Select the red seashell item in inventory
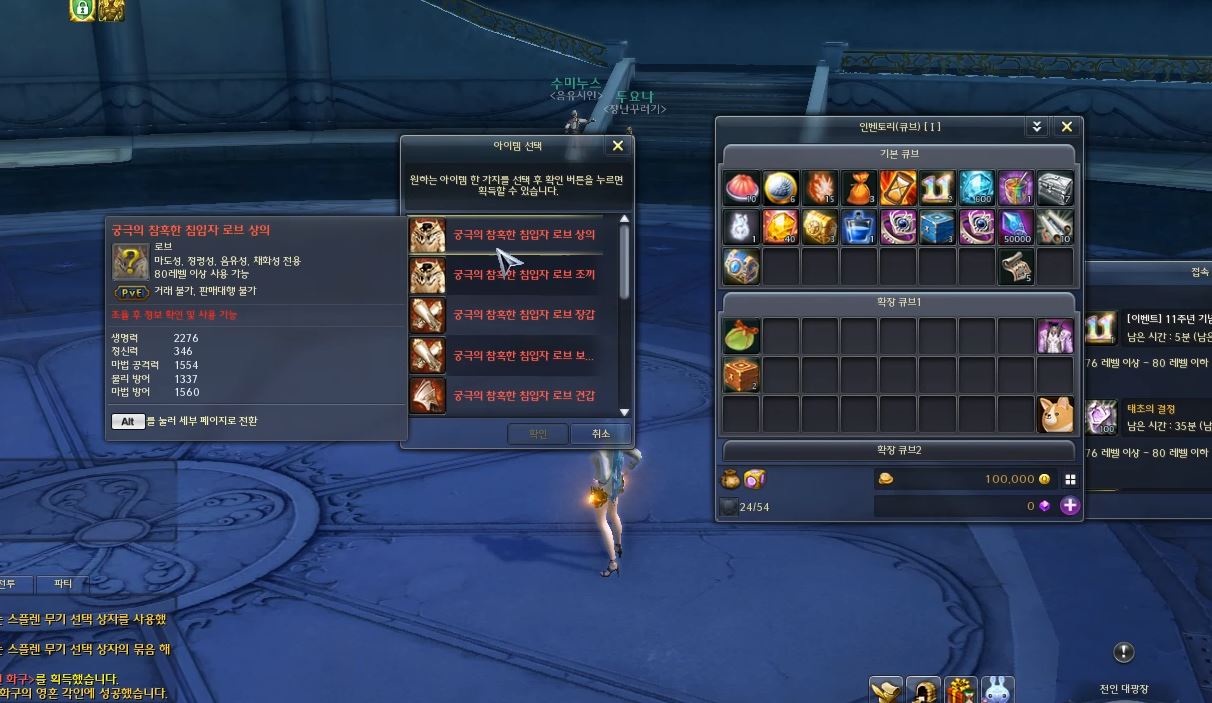Screen dimensions: 1212x703 click(x=741, y=187)
